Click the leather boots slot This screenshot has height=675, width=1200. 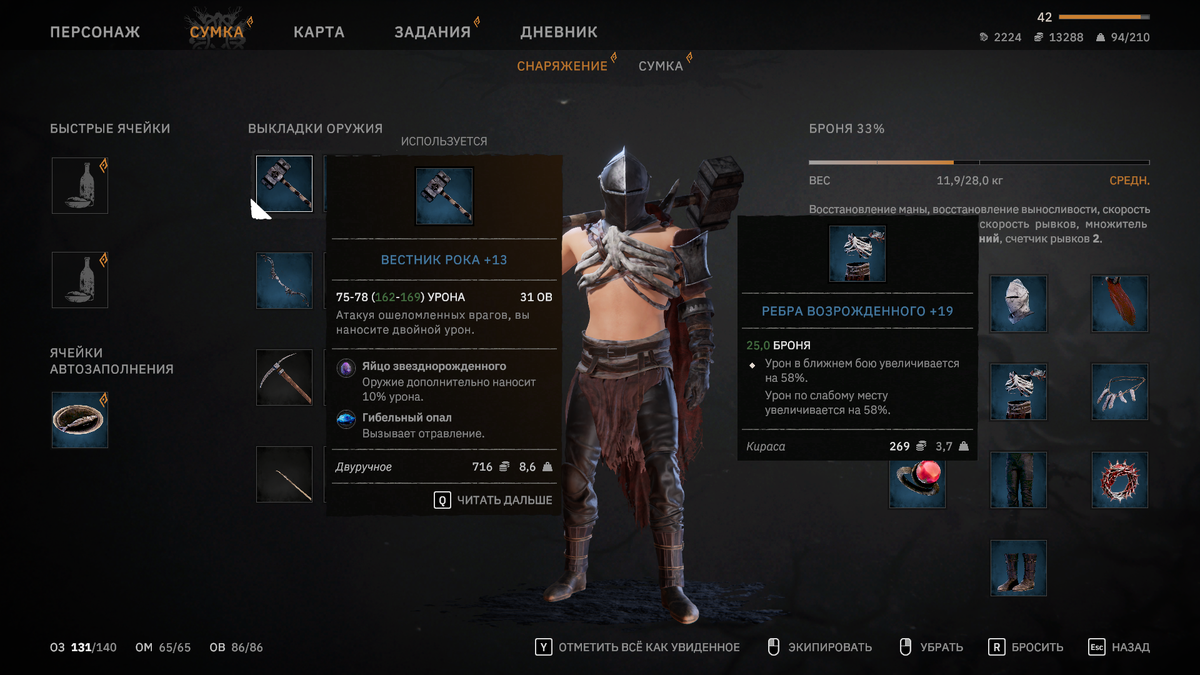pyautogui.click(x=1019, y=568)
